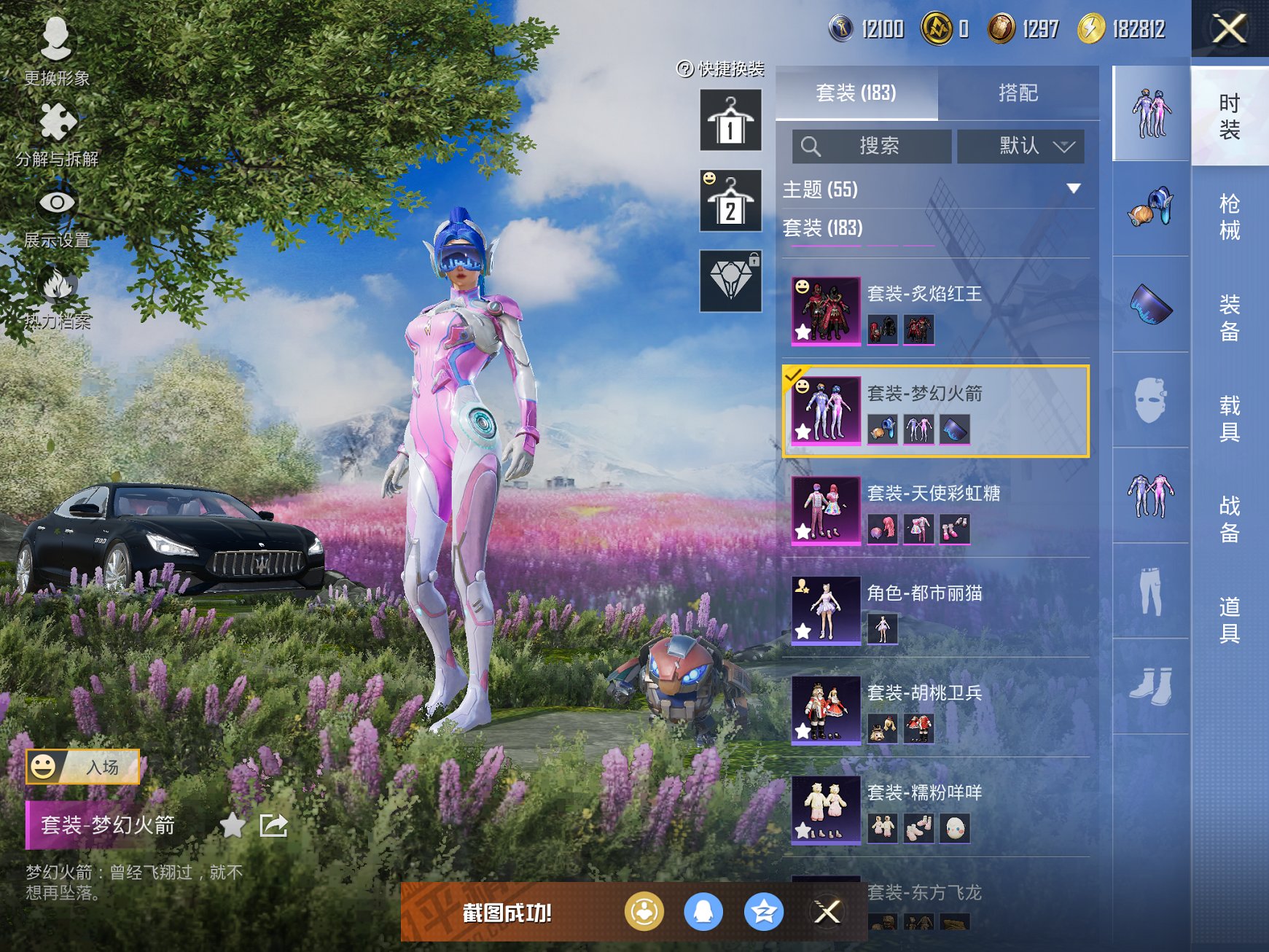Open quick-swap wardrobe preset 2
This screenshot has height=952, width=1269.
coord(730,200)
